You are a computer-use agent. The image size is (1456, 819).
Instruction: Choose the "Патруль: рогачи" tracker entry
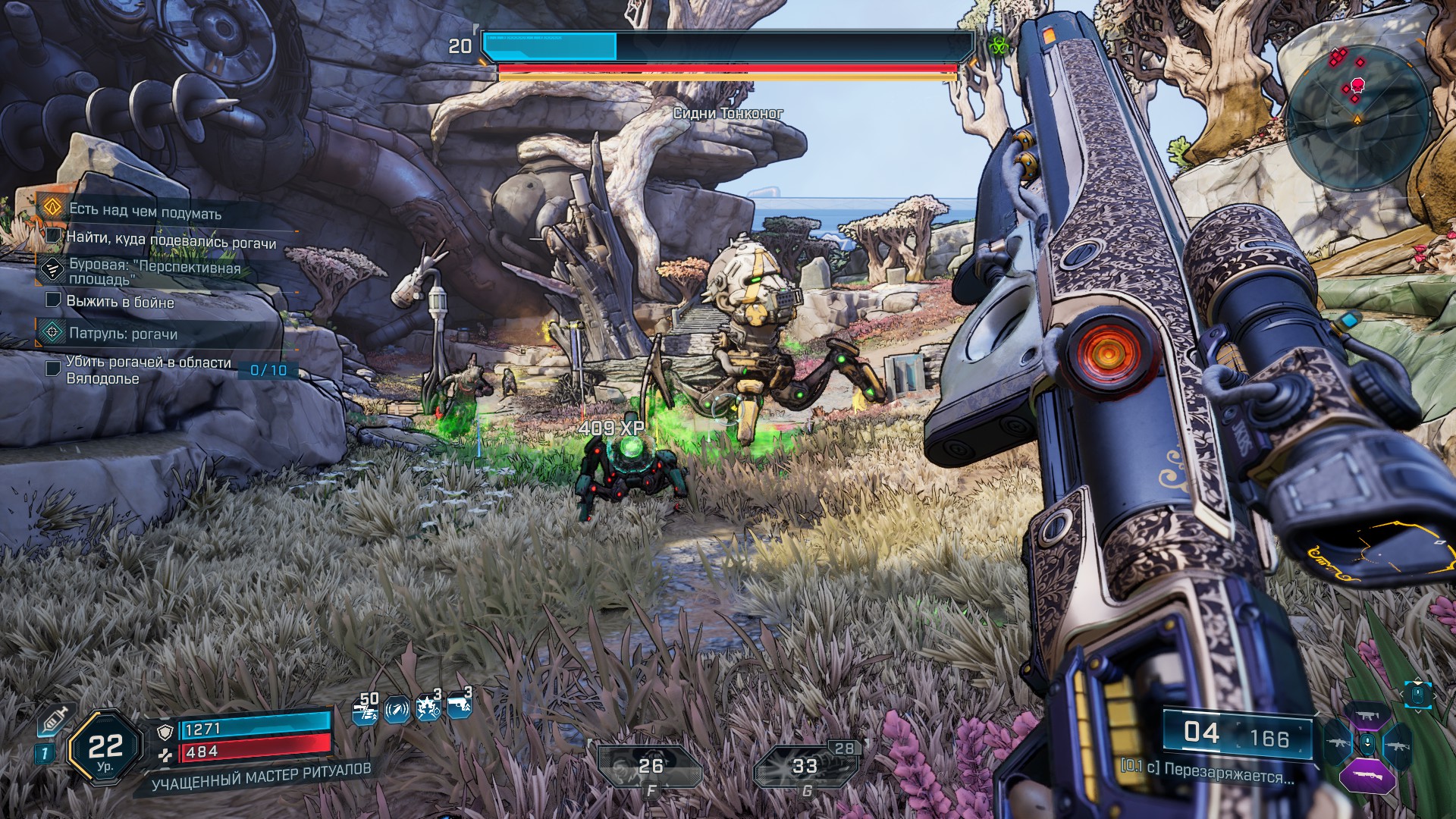(x=123, y=334)
